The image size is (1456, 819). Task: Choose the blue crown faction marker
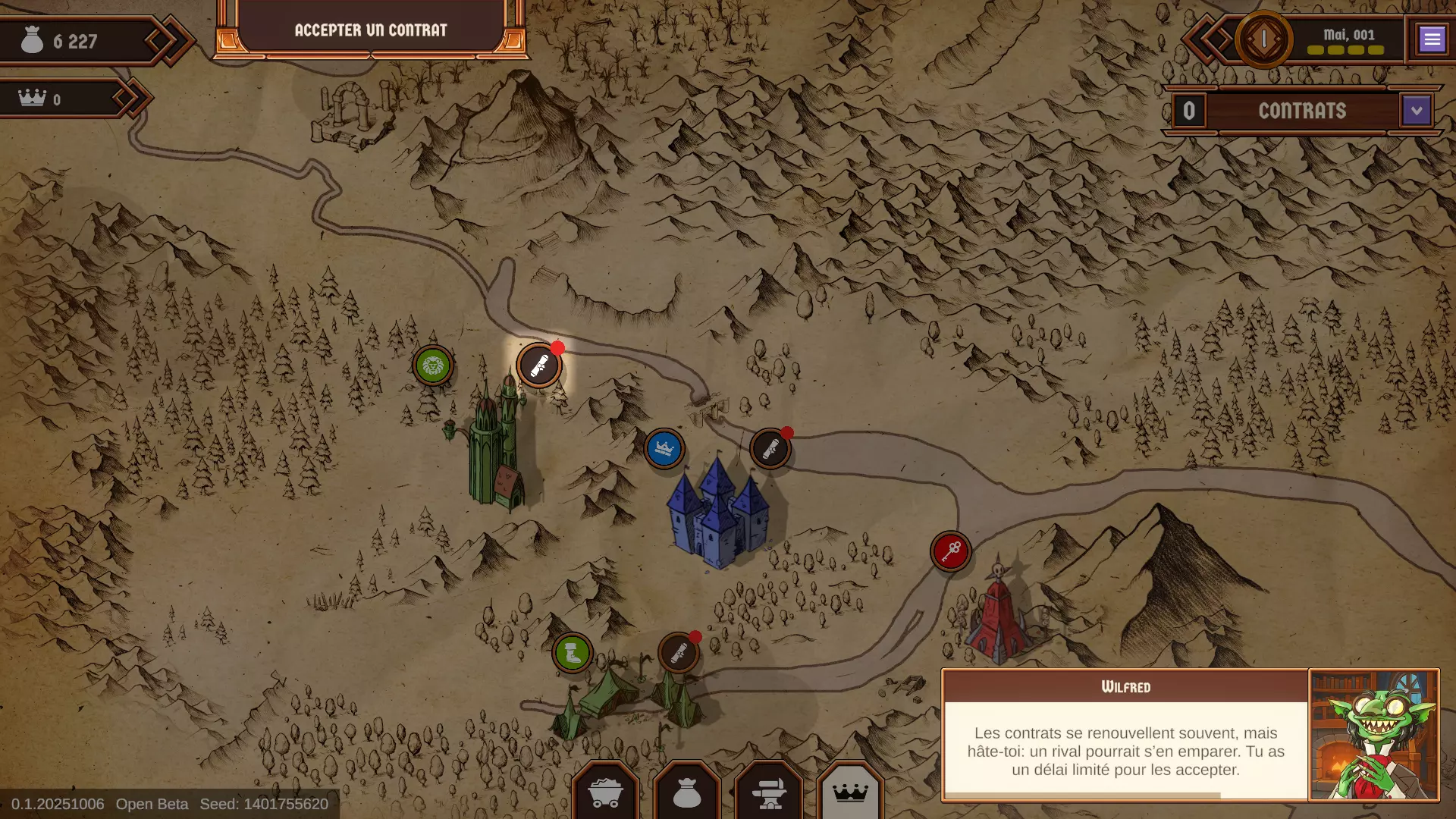click(x=664, y=449)
